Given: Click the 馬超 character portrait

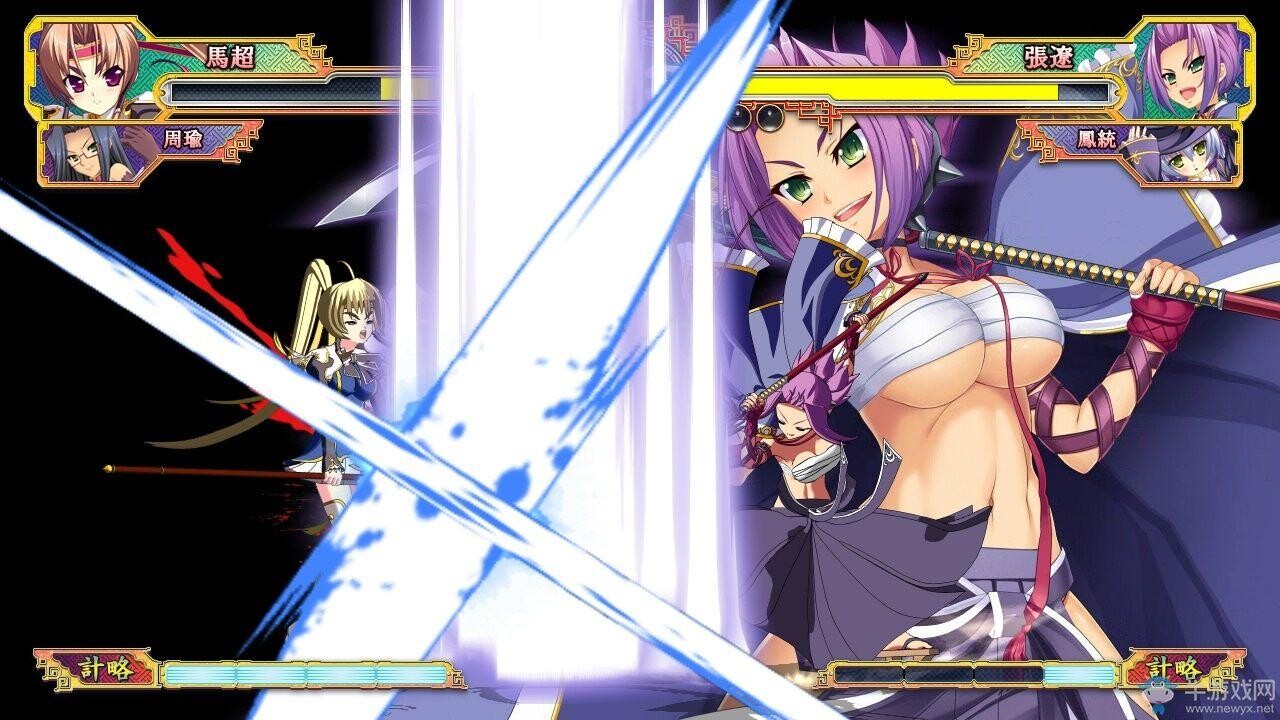Looking at the screenshot, I should click(x=84, y=68).
